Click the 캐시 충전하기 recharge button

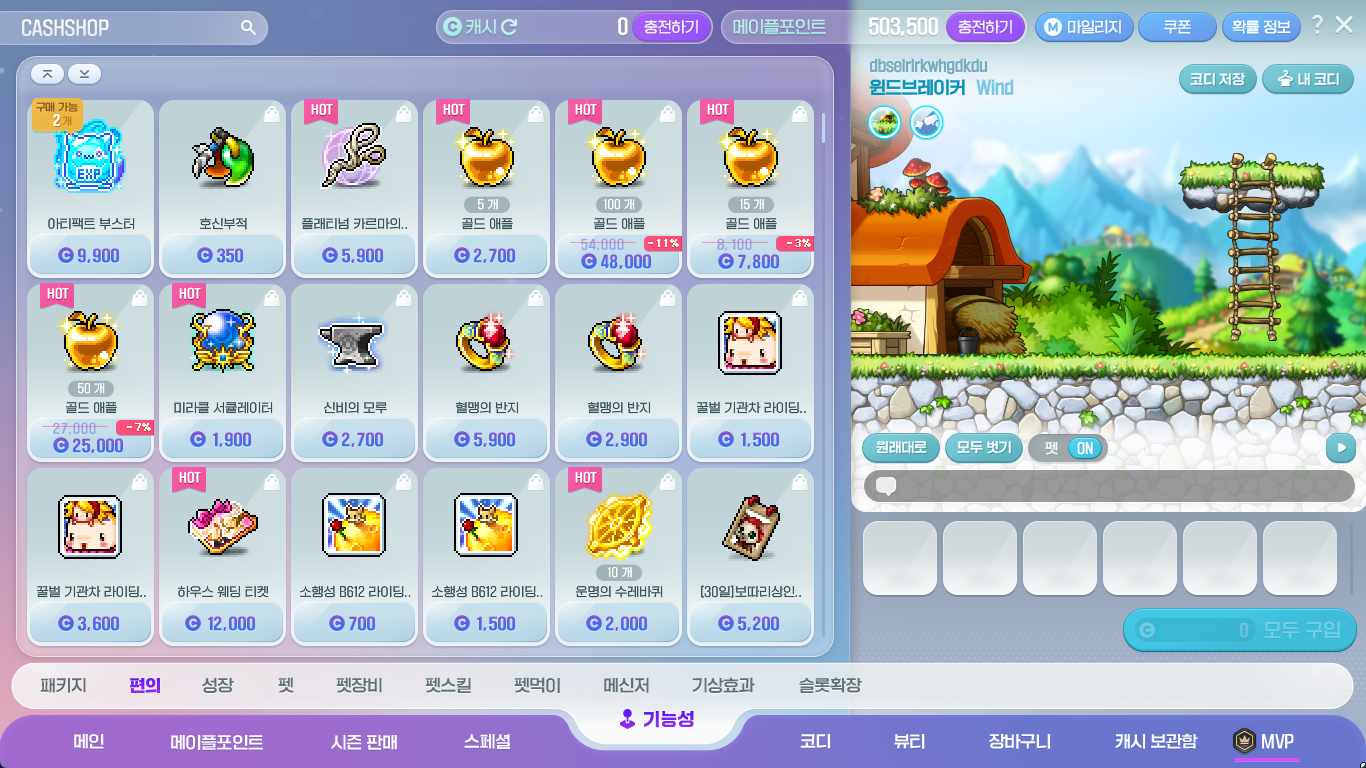click(671, 27)
